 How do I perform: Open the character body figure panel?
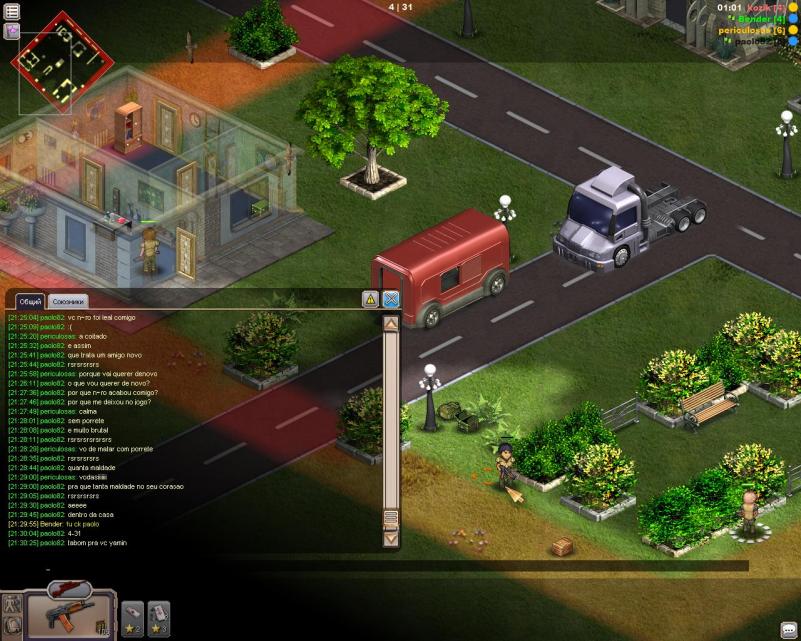tap(12, 605)
